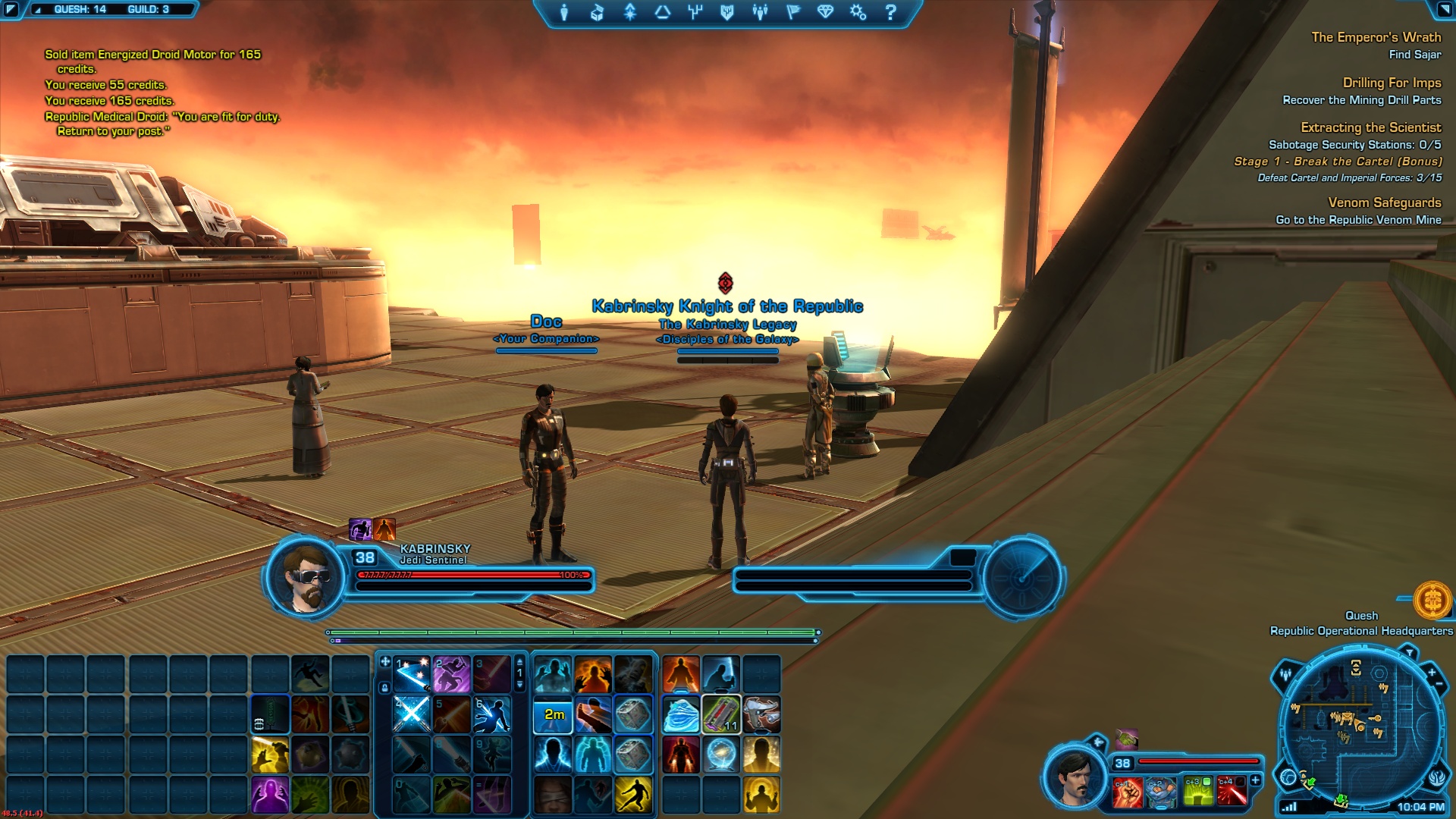This screenshot has height=819, width=1456.
Task: Open the Help question mark icon
Action: click(x=889, y=12)
